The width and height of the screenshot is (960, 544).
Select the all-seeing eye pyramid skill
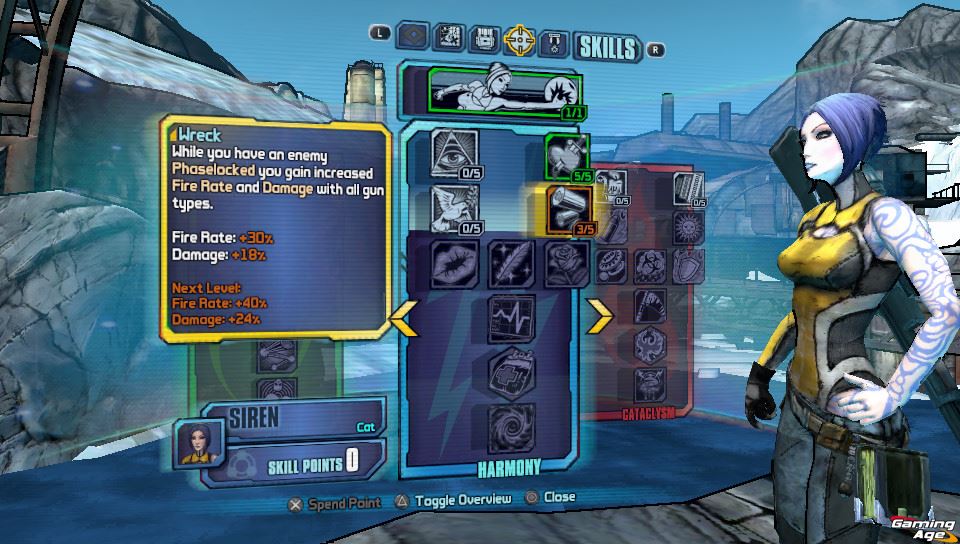[x=454, y=152]
